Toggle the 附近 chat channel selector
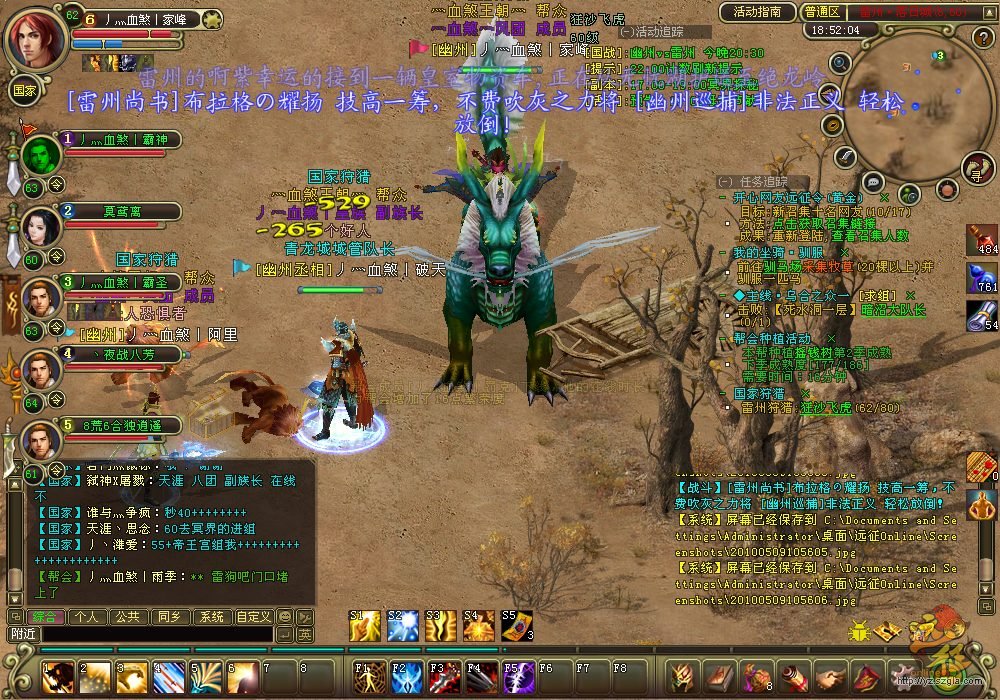Screen dimensions: 1000x700 coord(23,634)
